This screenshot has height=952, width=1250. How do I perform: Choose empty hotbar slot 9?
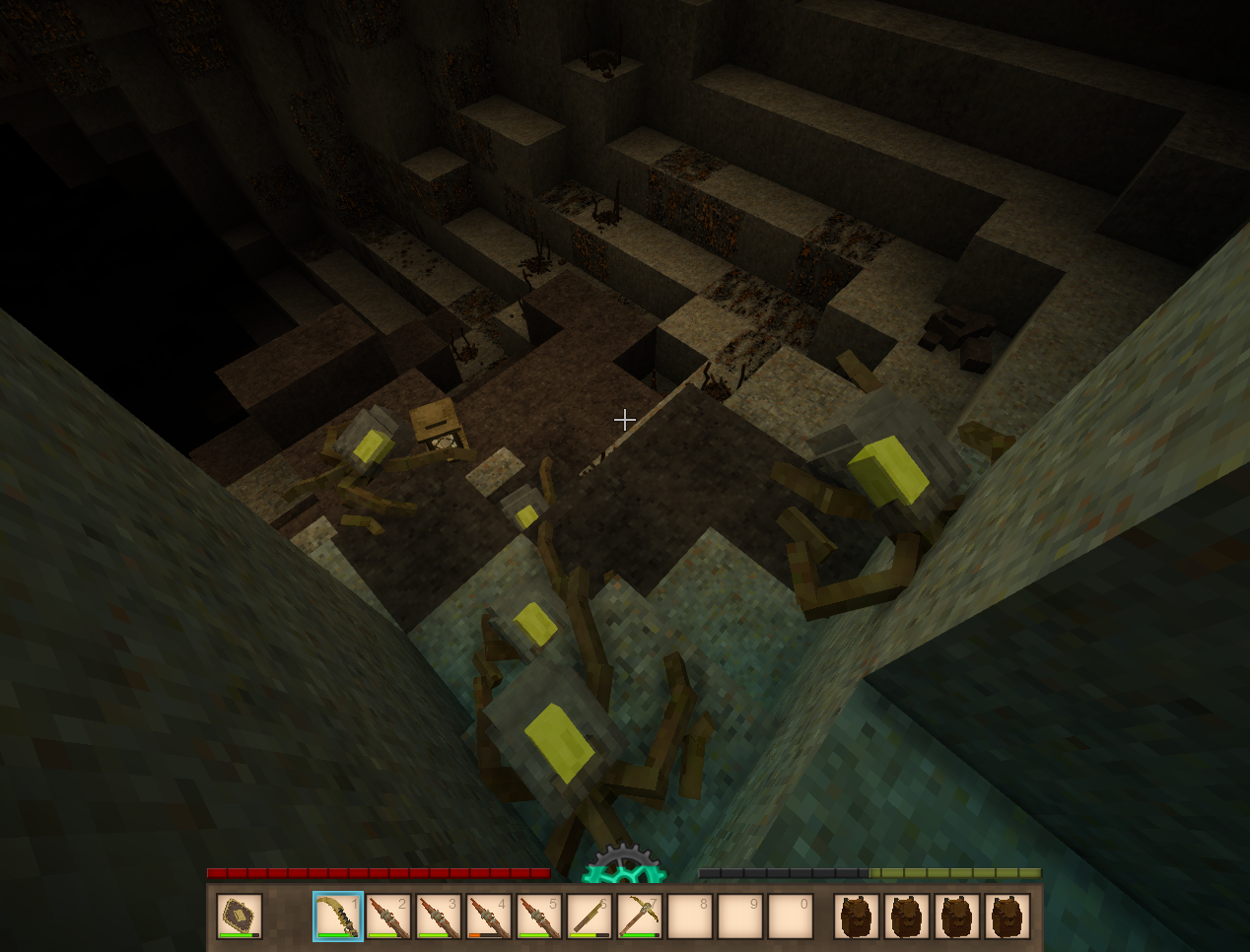pyautogui.click(x=740, y=917)
